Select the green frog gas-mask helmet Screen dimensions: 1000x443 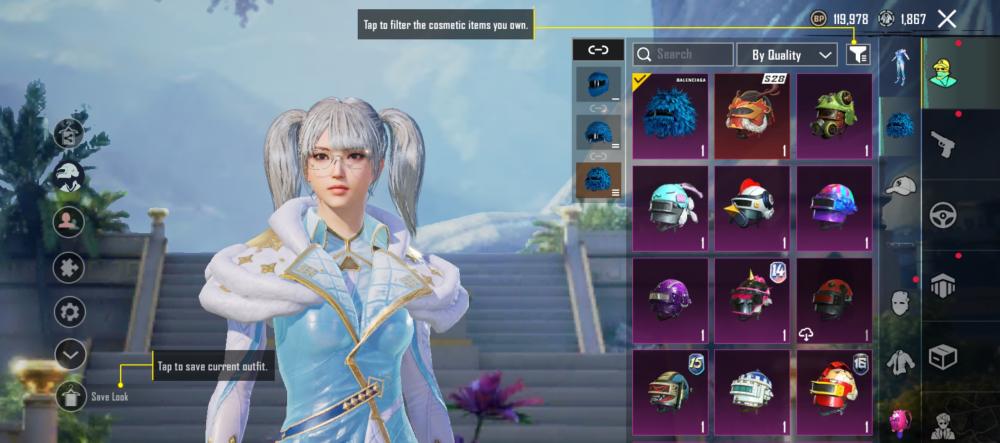(x=834, y=115)
